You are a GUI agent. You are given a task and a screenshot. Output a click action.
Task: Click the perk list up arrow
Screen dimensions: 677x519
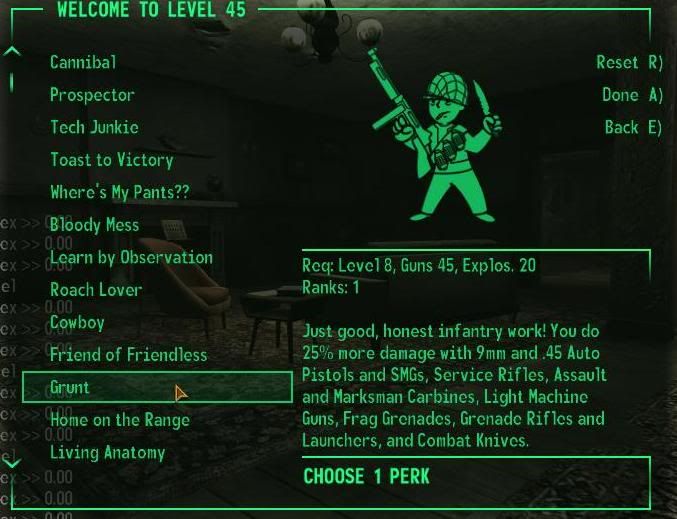[x=11, y=50]
